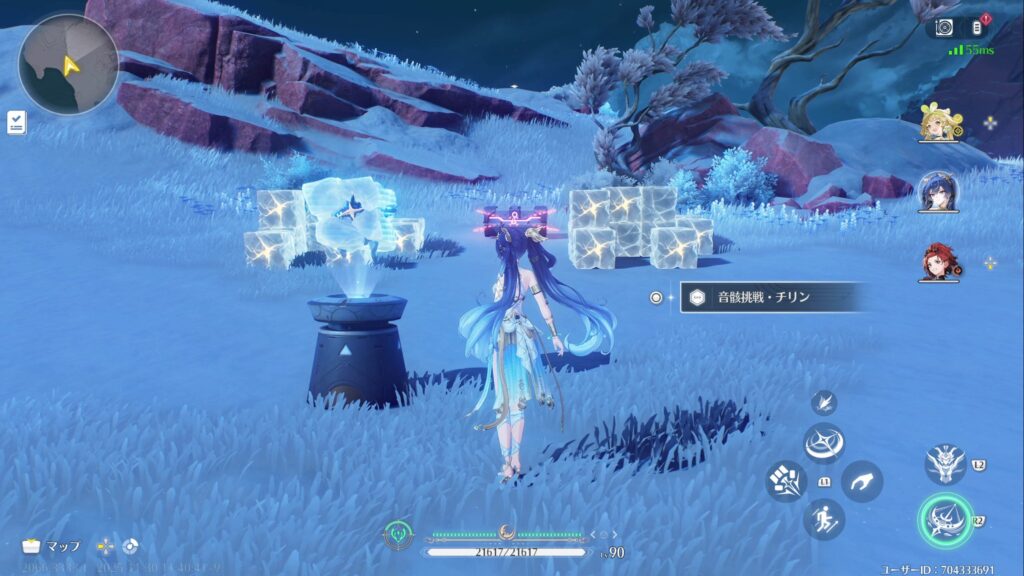The width and height of the screenshot is (1024, 576).
Task: Activate the crescent star skill button
Action: pyautogui.click(x=825, y=442)
